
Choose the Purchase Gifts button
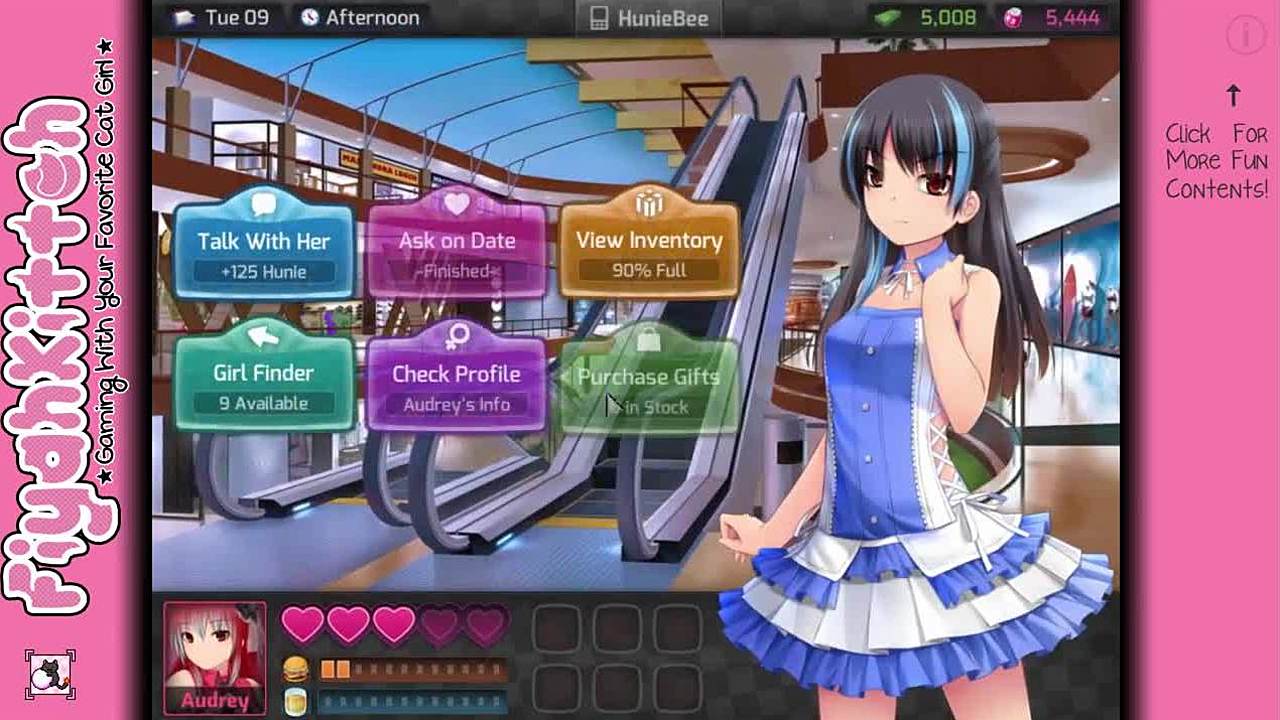tap(649, 387)
